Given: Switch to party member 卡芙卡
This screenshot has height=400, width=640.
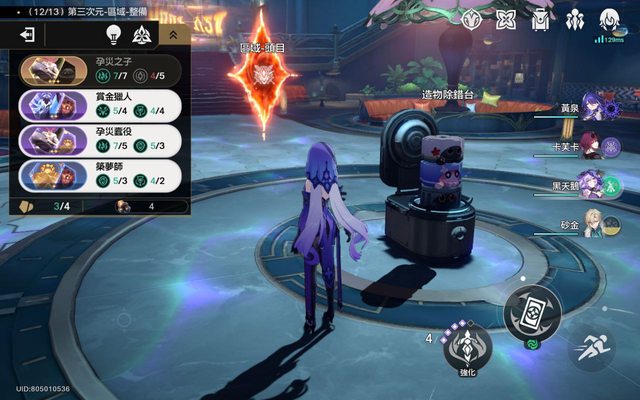Looking at the screenshot, I should tap(590, 147).
